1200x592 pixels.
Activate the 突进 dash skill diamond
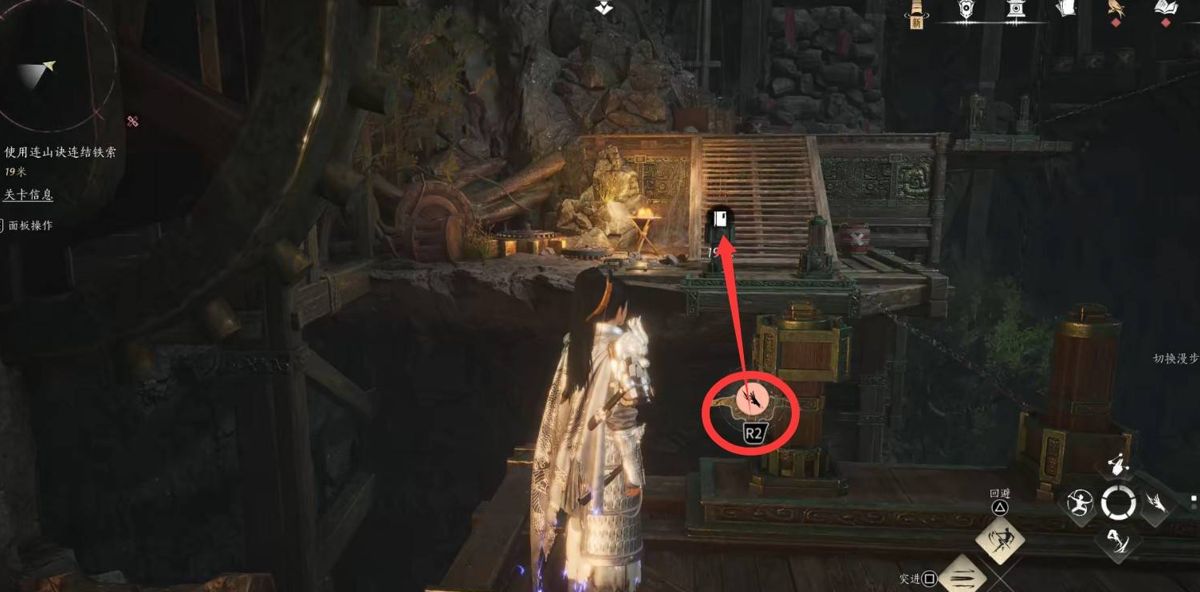(x=964, y=577)
